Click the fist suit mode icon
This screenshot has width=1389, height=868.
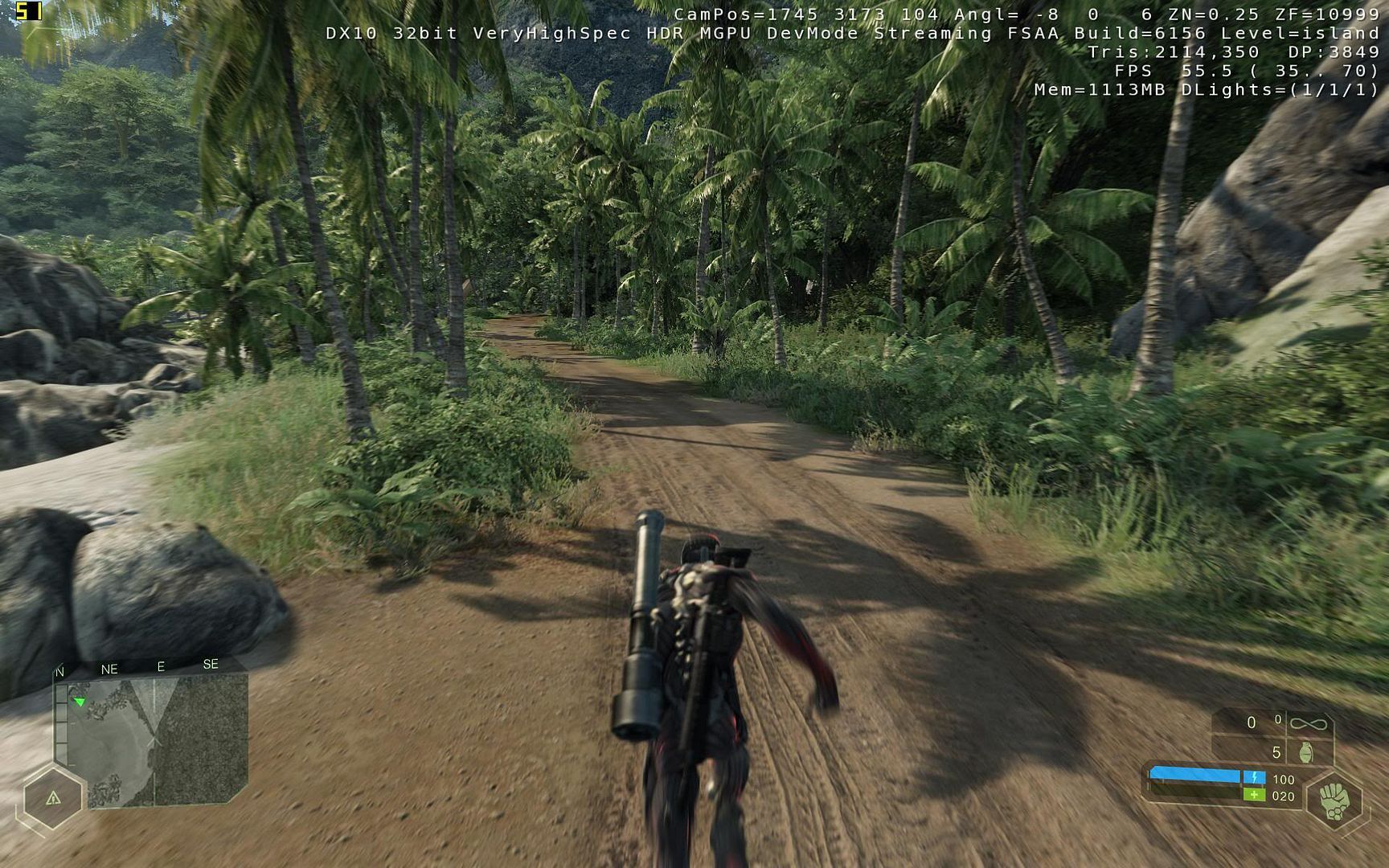pos(1334,801)
